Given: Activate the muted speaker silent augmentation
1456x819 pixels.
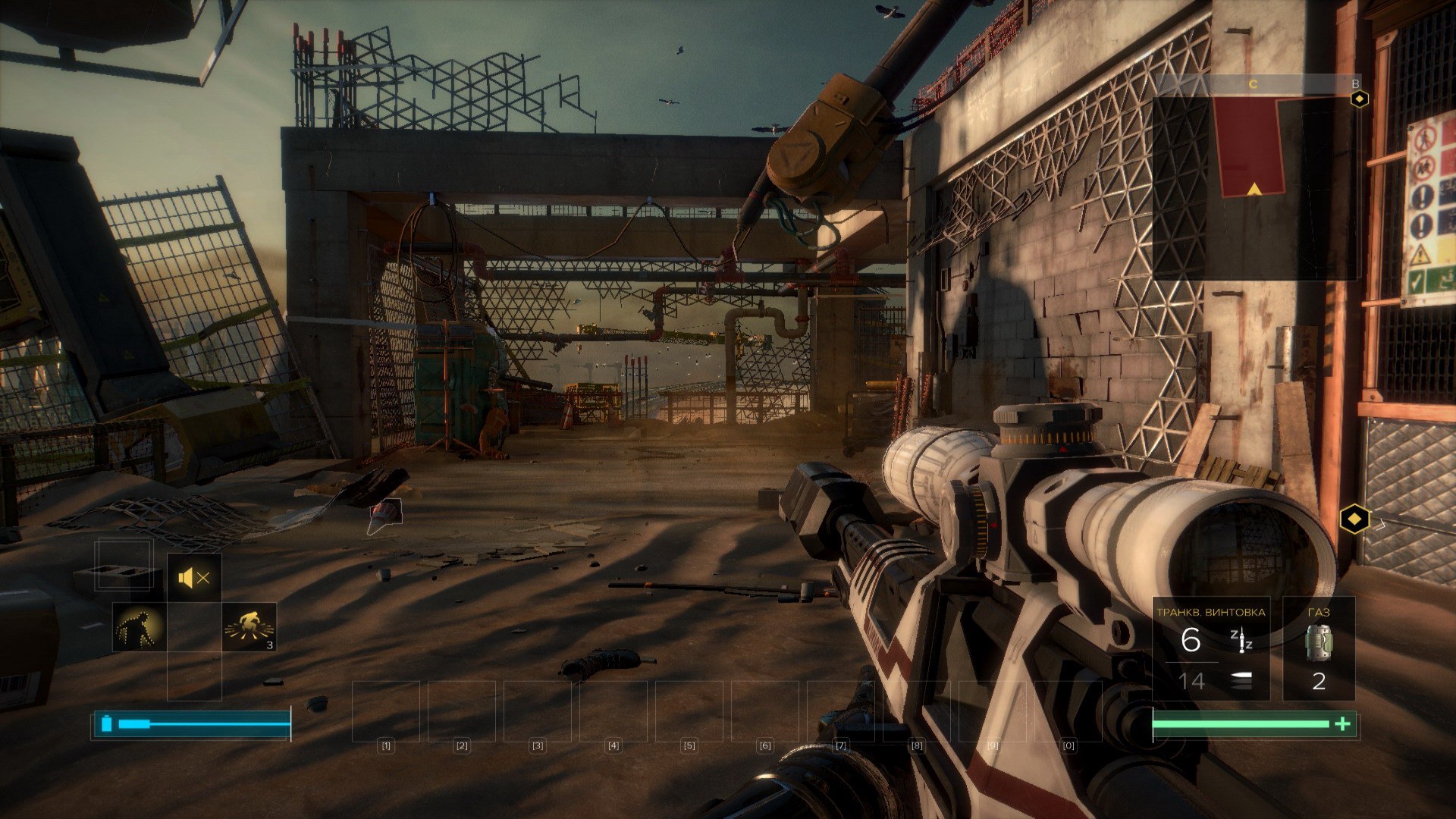Looking at the screenshot, I should click(194, 579).
